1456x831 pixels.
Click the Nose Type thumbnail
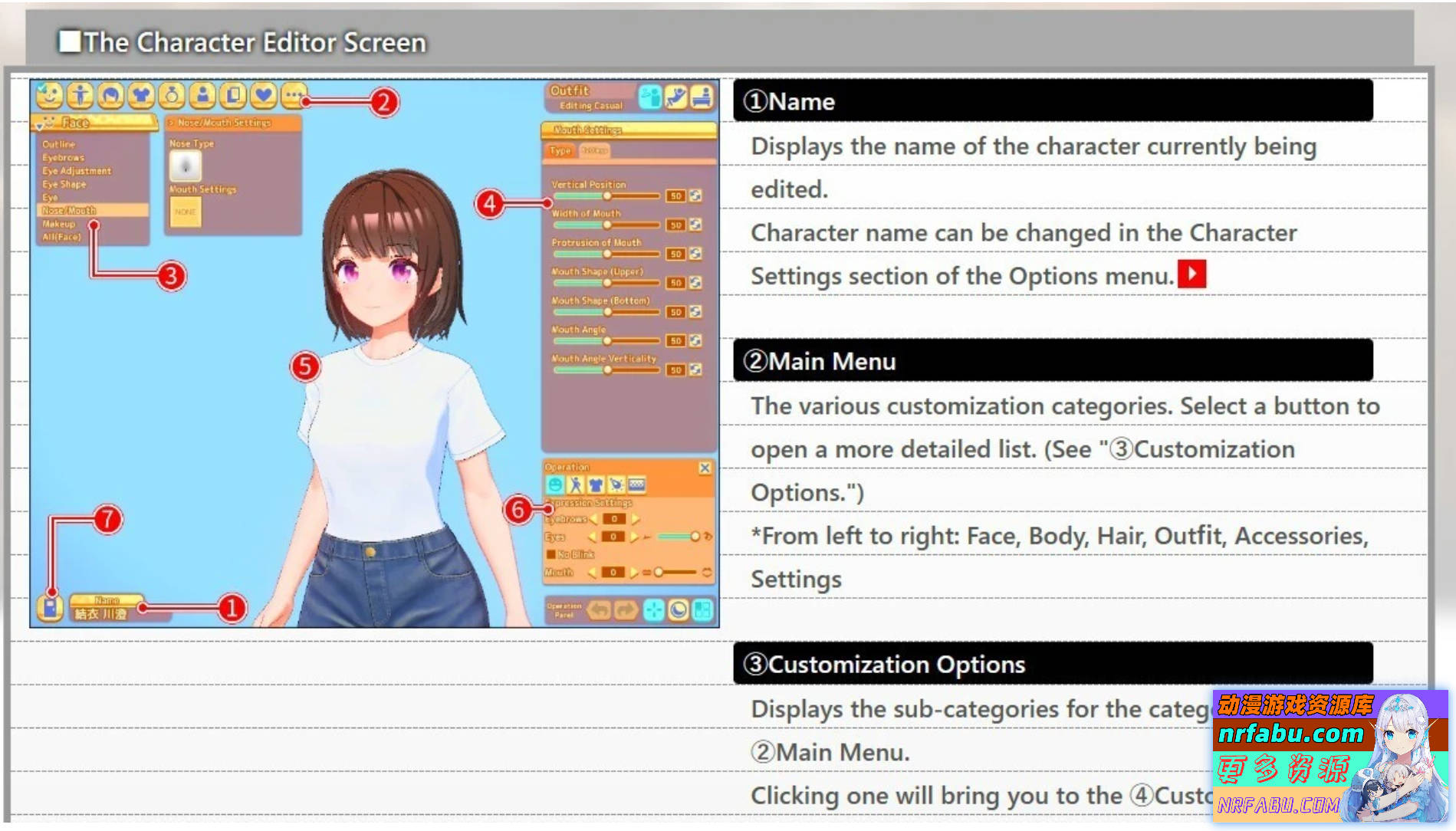point(185,166)
